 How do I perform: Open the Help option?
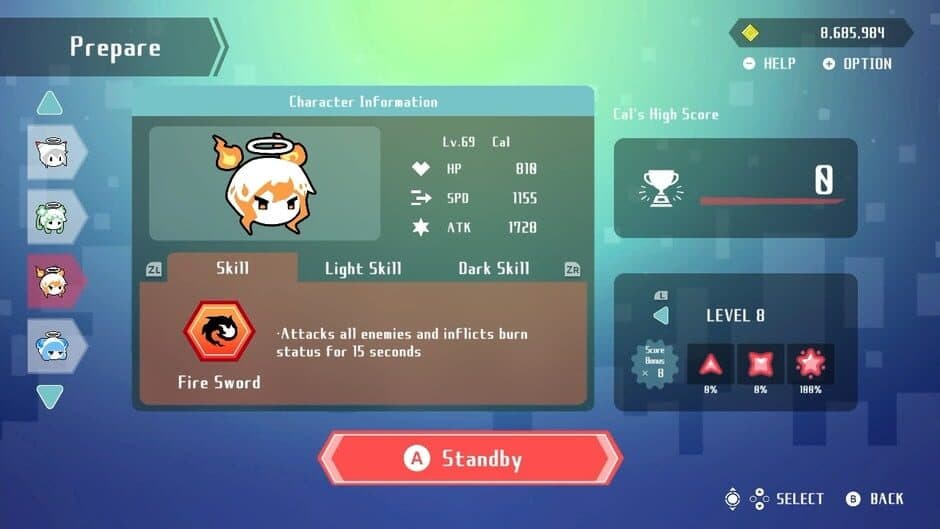pos(770,63)
